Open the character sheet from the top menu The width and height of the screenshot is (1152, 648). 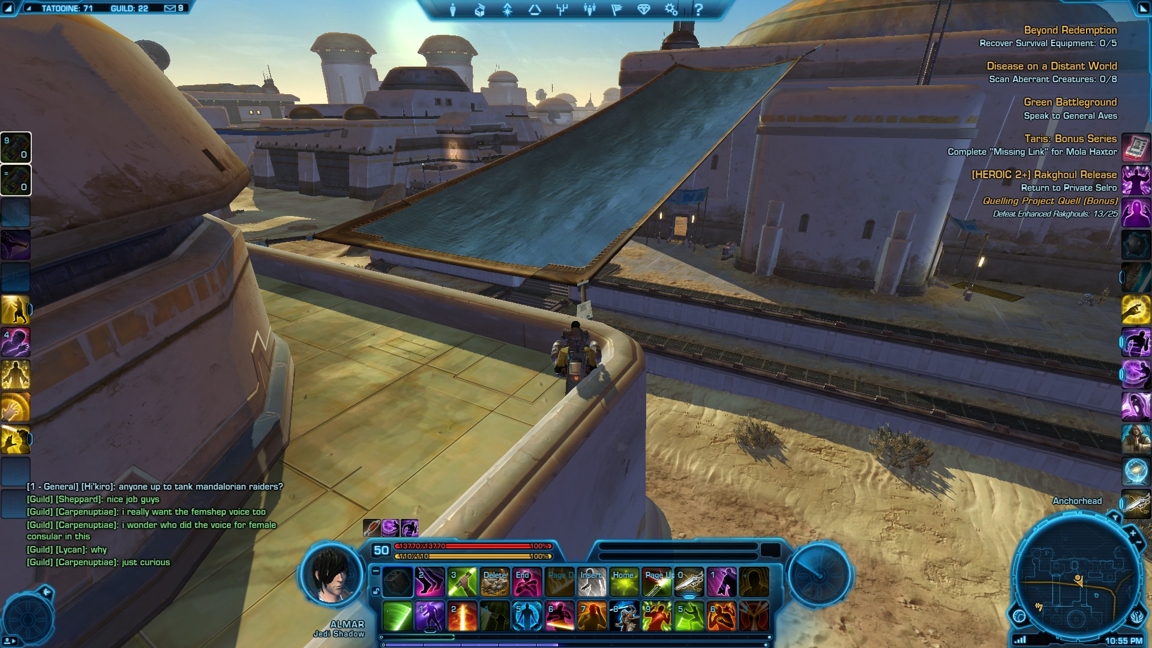tap(452, 10)
